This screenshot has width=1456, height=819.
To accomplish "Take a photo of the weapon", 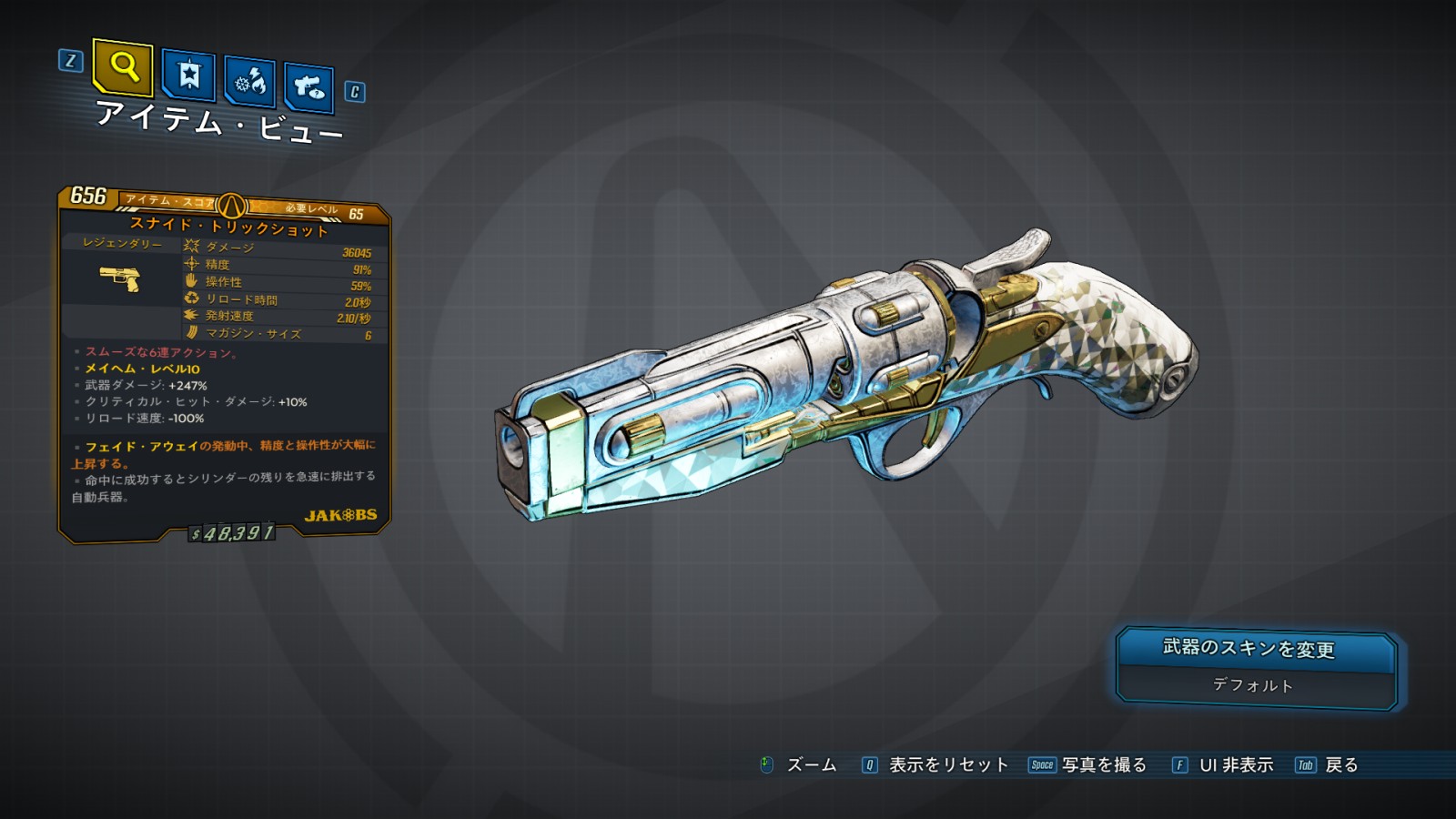I will tap(1103, 765).
